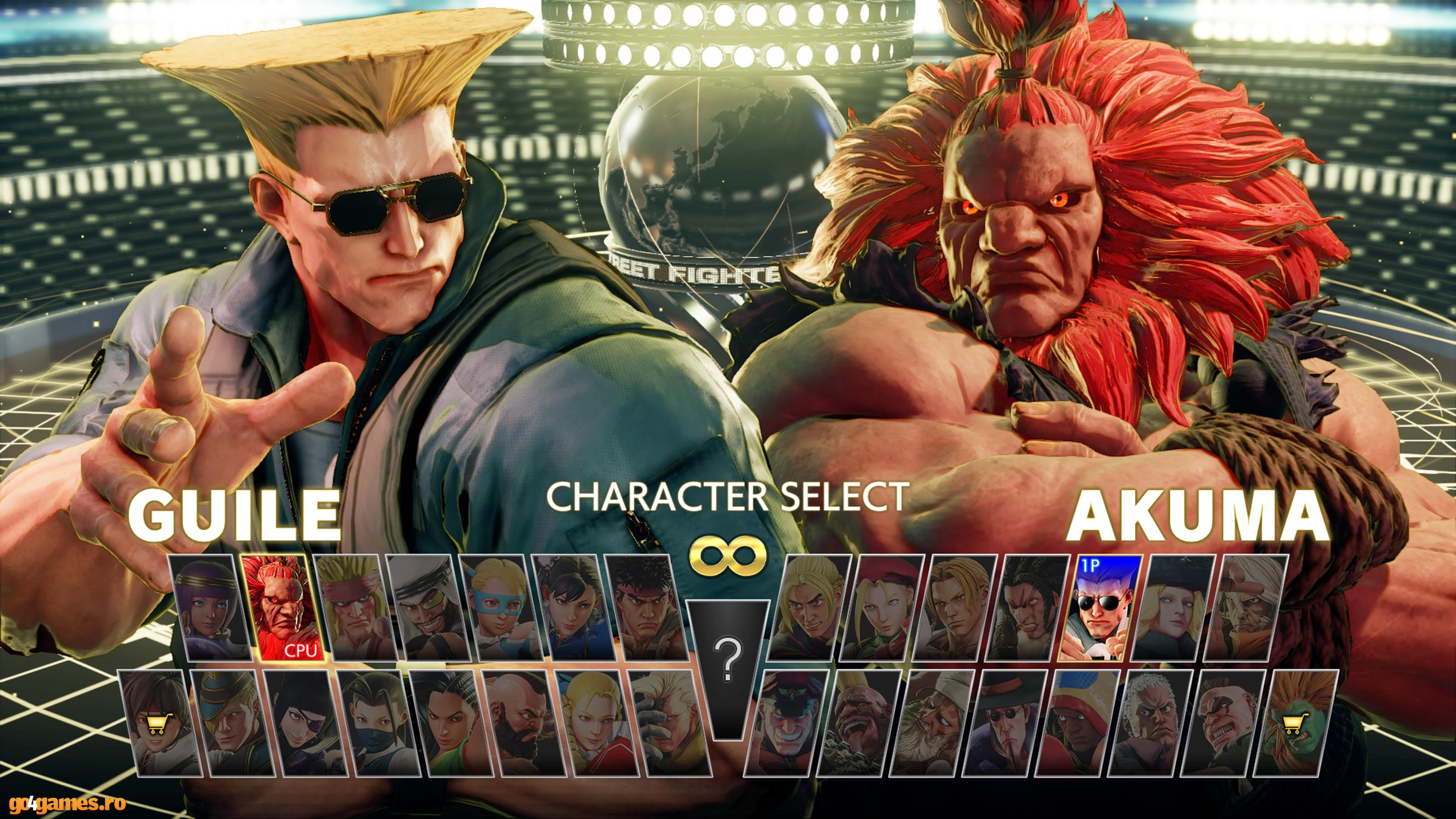Select the Guile tile marked 1P
This screenshot has width=1456, height=819.
[1099, 607]
